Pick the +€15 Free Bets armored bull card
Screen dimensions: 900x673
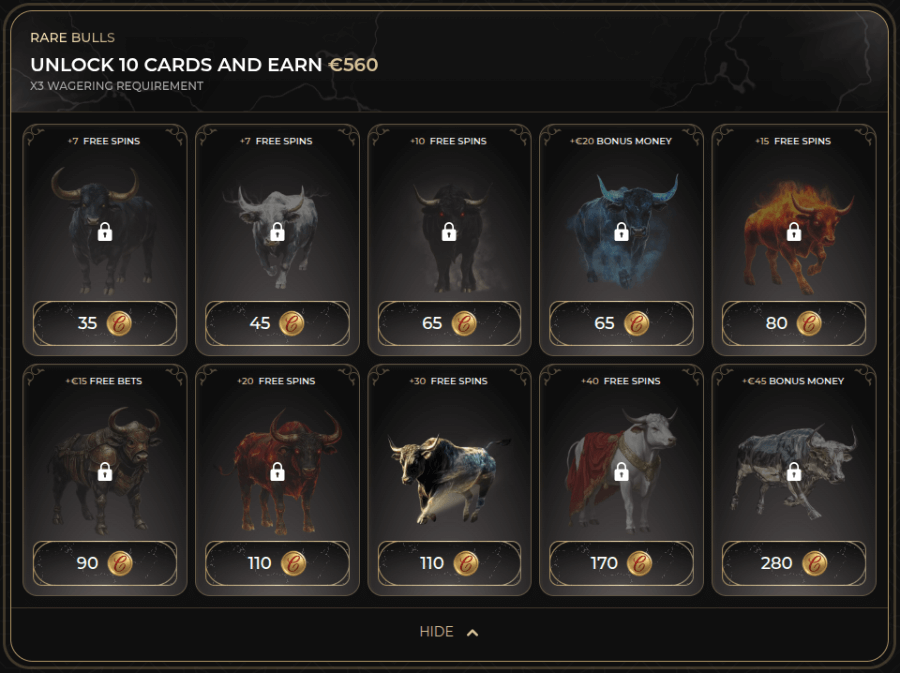coord(105,472)
